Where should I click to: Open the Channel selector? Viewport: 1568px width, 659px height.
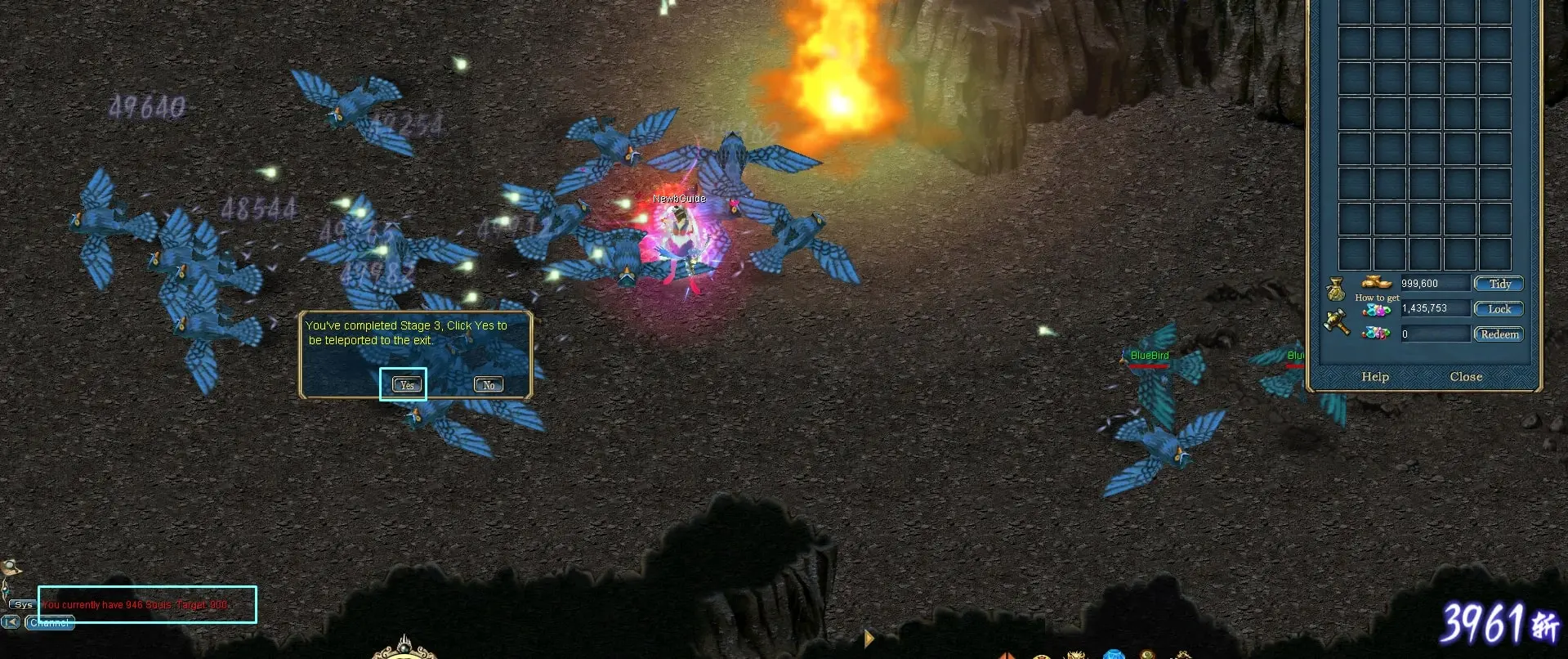49,622
